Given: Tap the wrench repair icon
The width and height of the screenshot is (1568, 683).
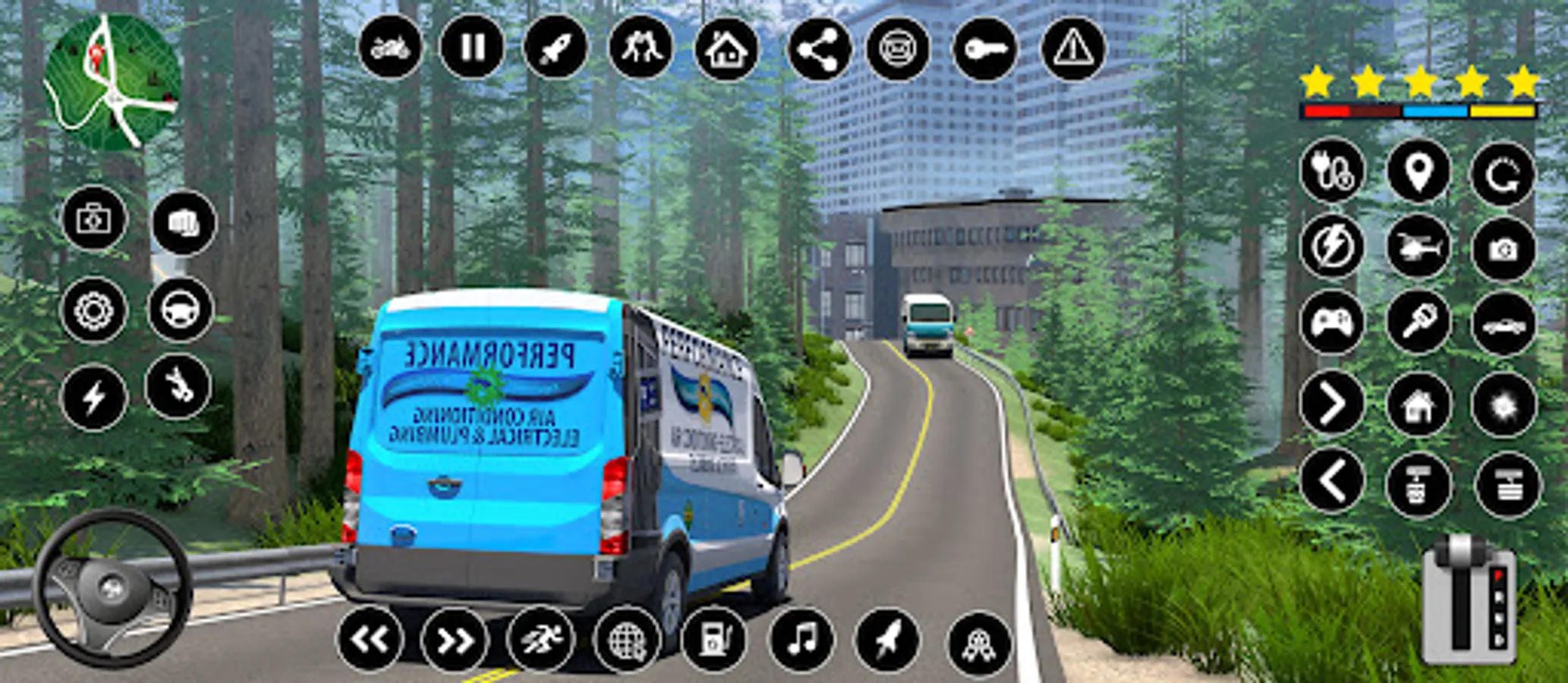Looking at the screenshot, I should pyautogui.click(x=178, y=388).
